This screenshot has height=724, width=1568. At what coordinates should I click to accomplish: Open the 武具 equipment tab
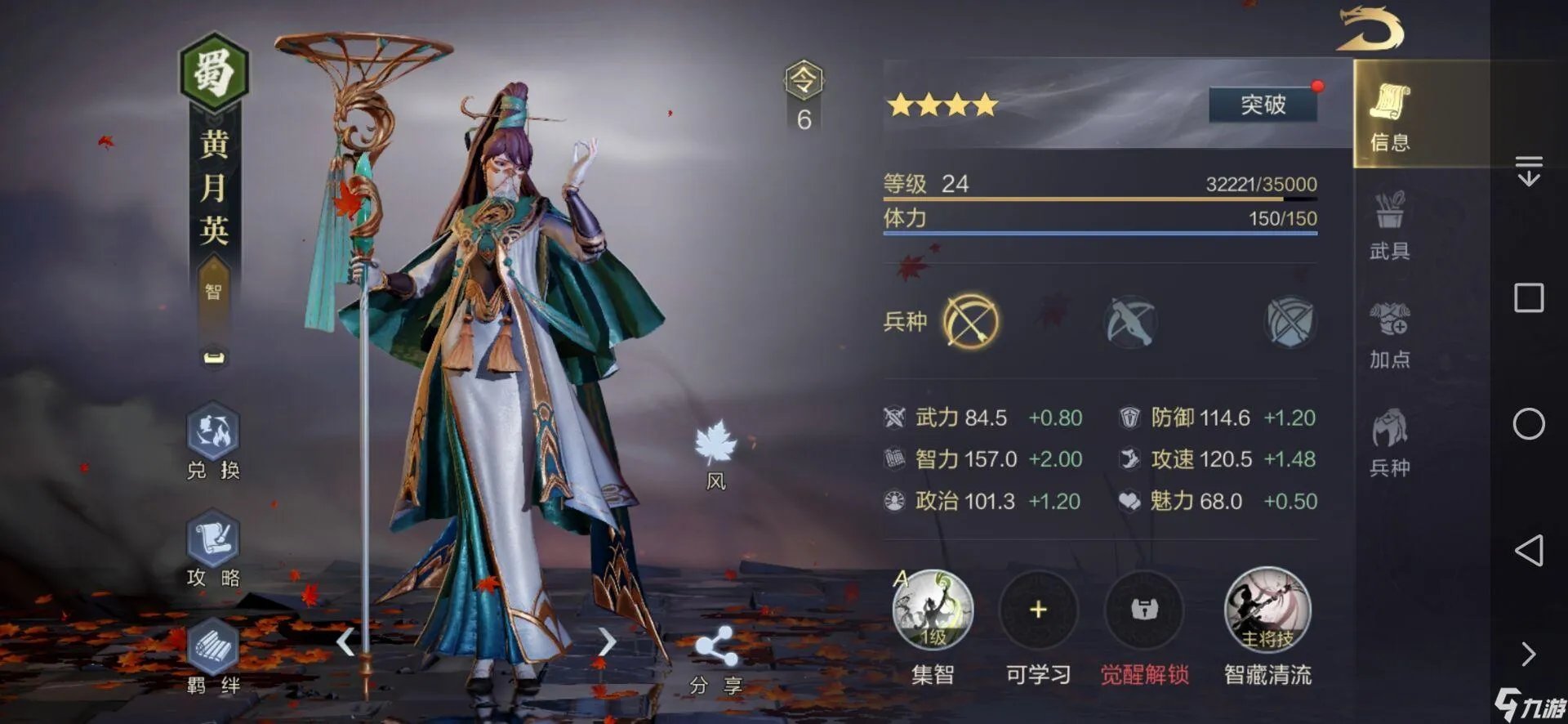point(1389,225)
